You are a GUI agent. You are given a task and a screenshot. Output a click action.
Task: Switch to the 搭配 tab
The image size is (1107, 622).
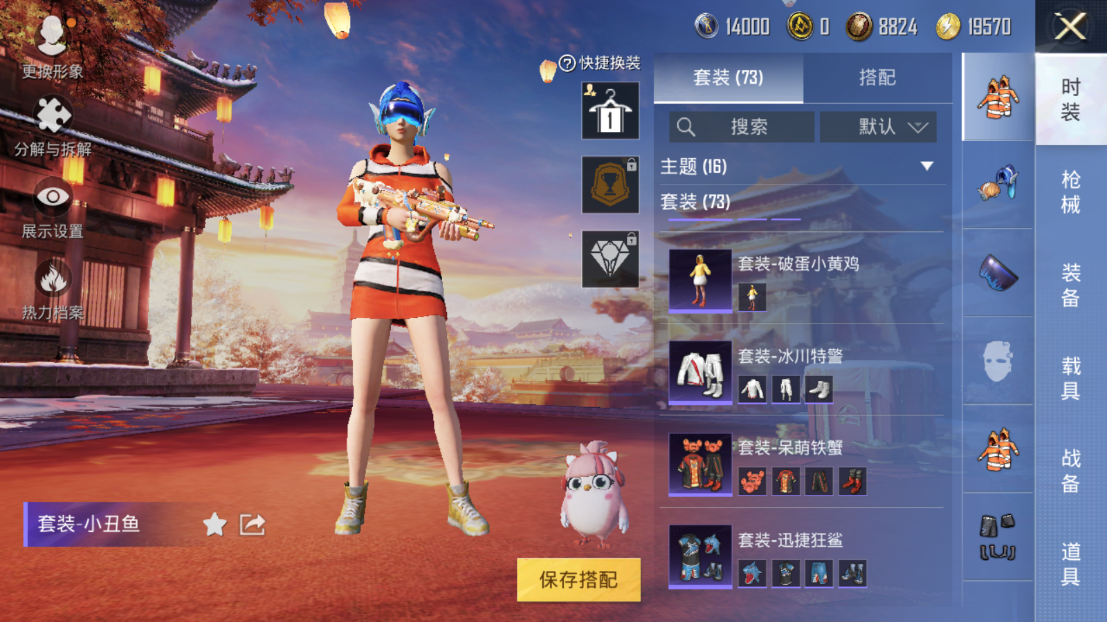(877, 78)
